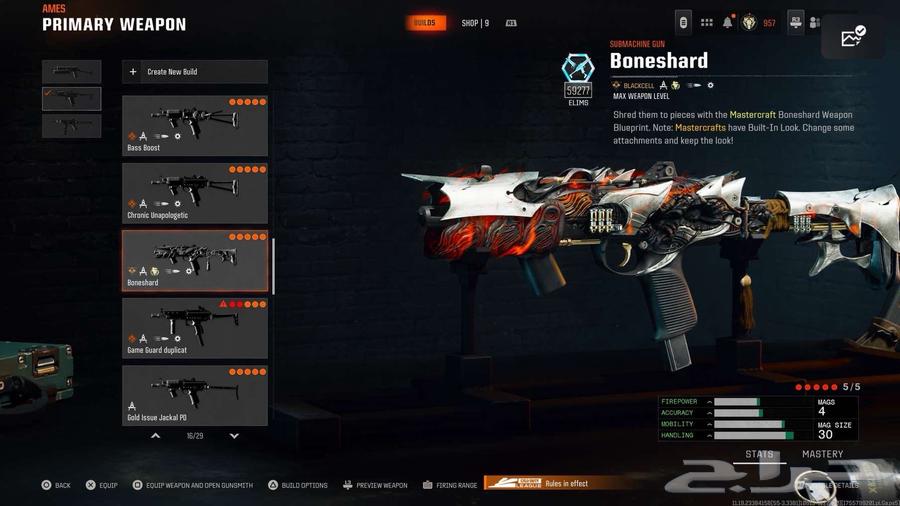Choose the Chronic Unapologetic build
The height and width of the screenshot is (506, 900).
(194, 193)
